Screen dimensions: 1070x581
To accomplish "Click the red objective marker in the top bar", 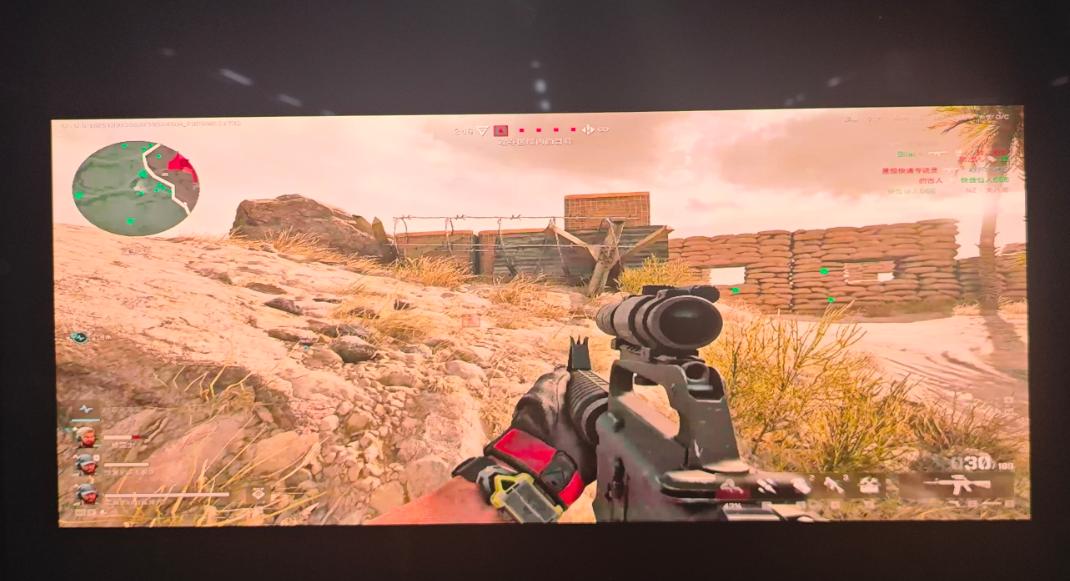I will pyautogui.click(x=502, y=130).
